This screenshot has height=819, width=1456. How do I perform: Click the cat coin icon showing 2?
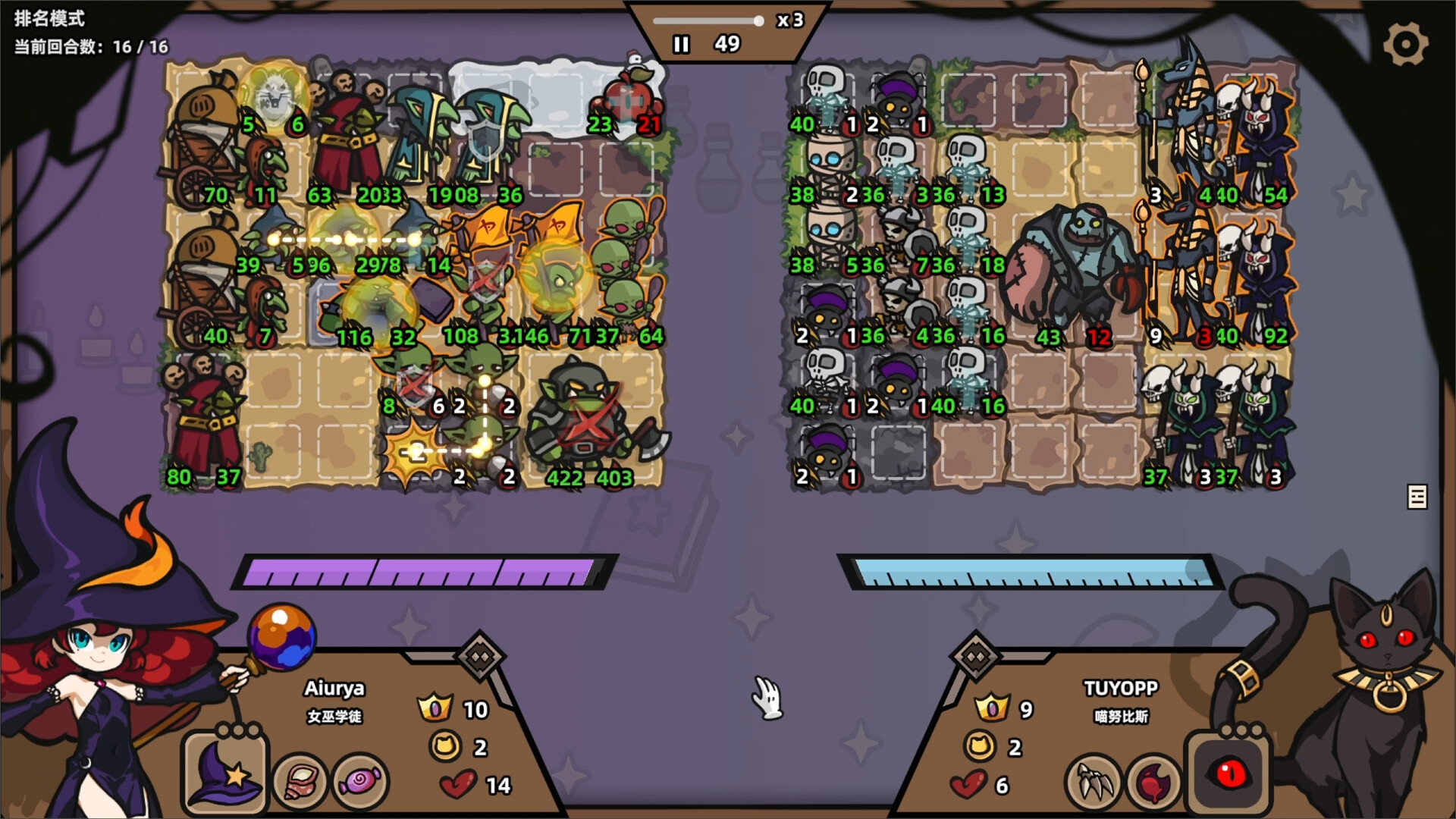[447, 747]
